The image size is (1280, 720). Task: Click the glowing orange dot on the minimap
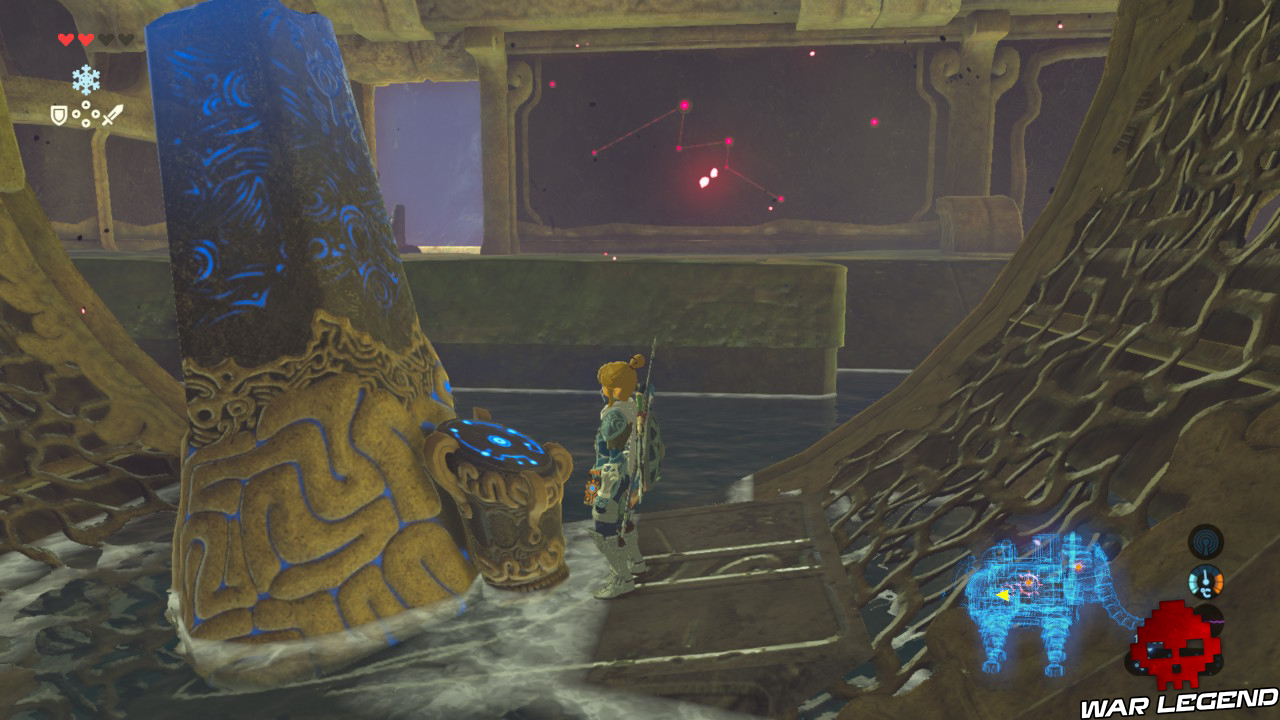[1028, 581]
